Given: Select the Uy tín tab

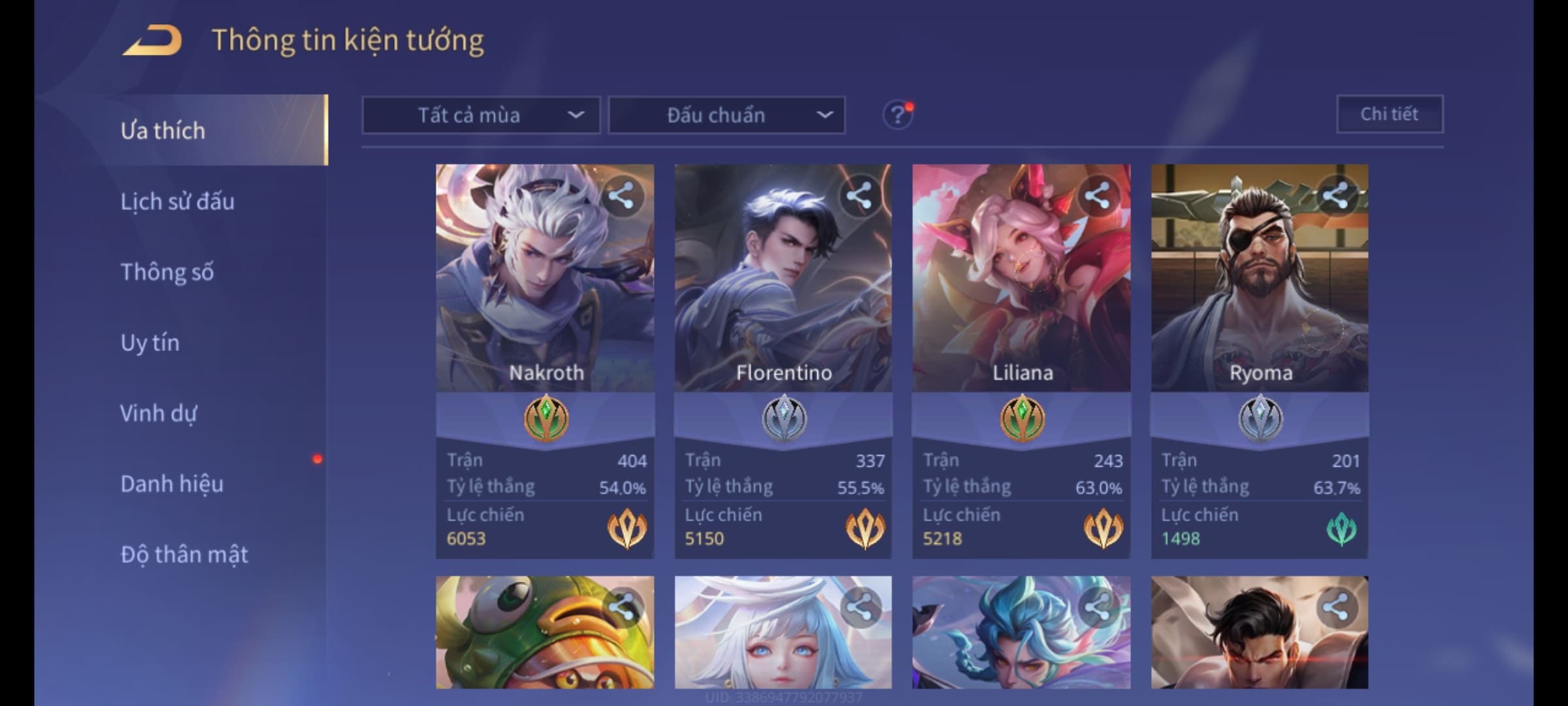Looking at the screenshot, I should [x=150, y=343].
